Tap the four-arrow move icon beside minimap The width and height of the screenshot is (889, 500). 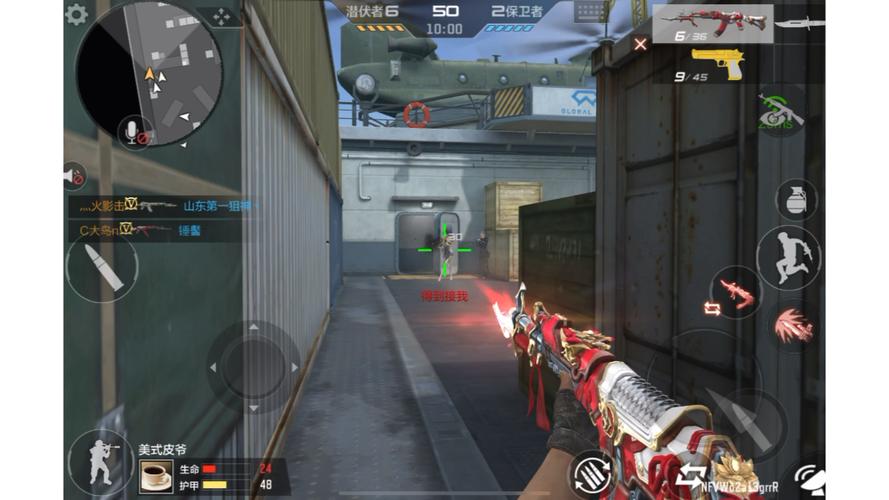coord(220,16)
